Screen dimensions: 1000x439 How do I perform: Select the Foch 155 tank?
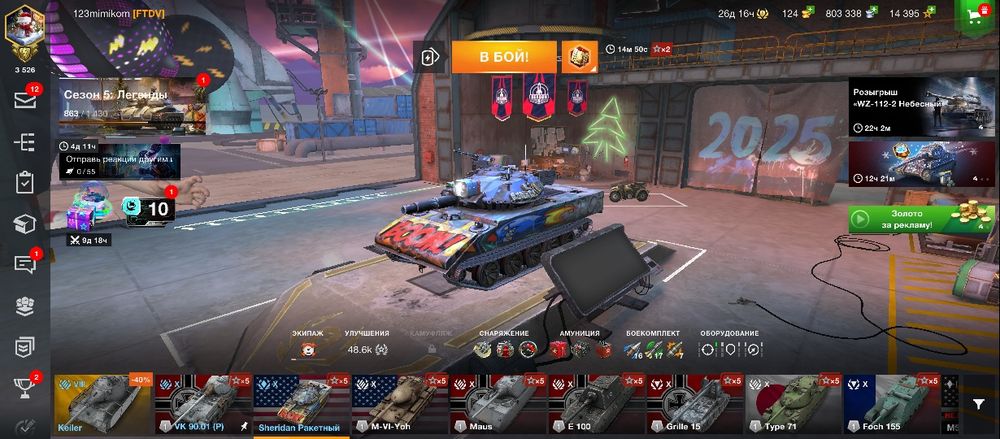890,406
